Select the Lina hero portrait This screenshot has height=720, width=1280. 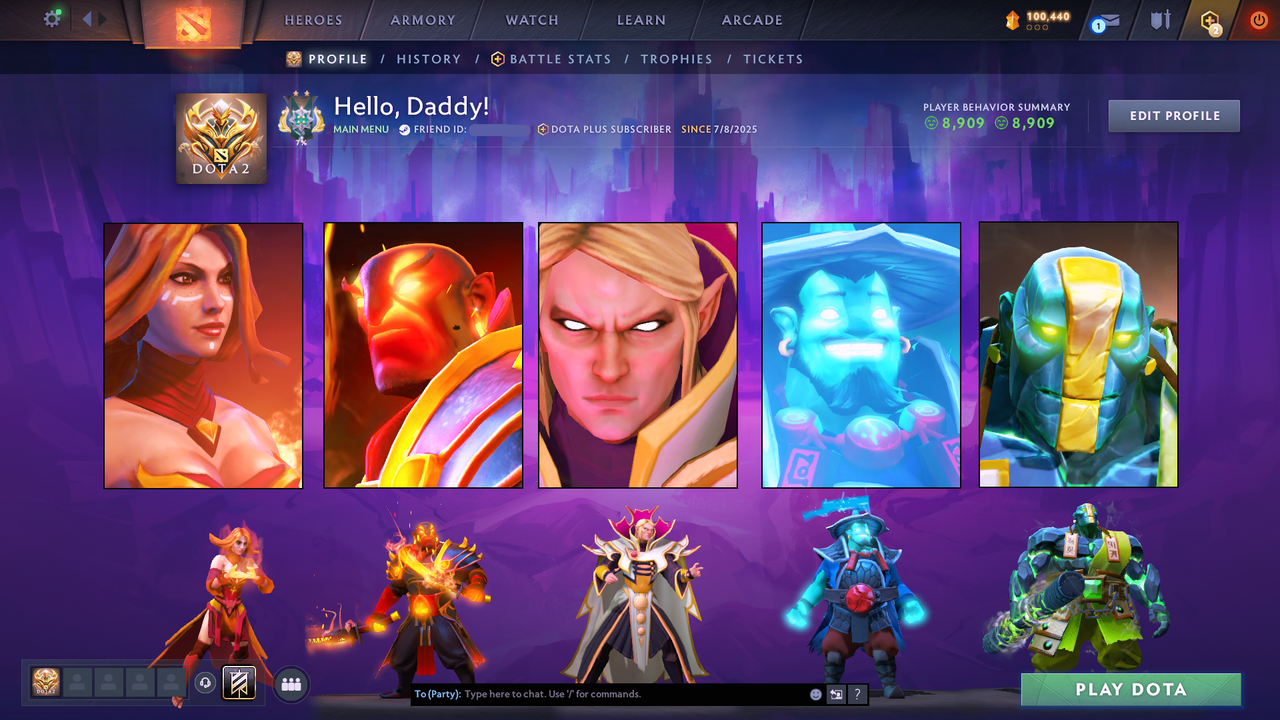[202, 355]
